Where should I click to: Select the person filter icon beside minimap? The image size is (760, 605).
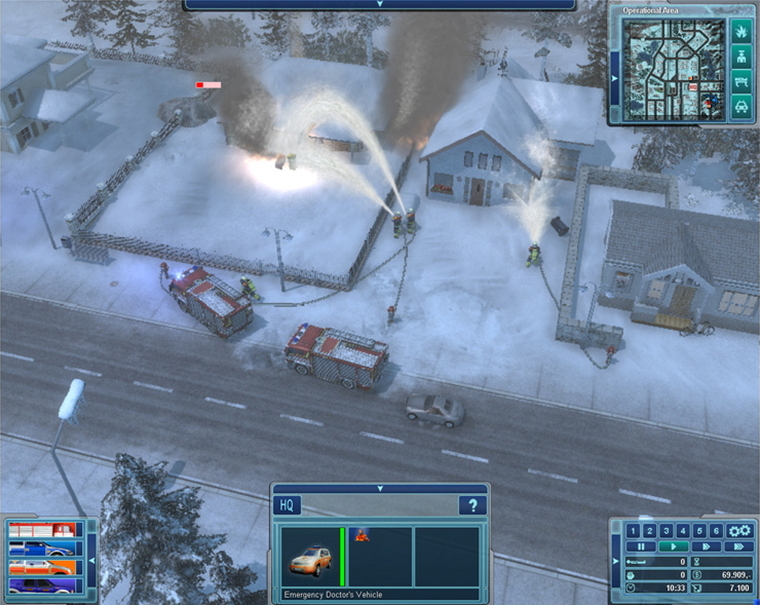(x=741, y=58)
